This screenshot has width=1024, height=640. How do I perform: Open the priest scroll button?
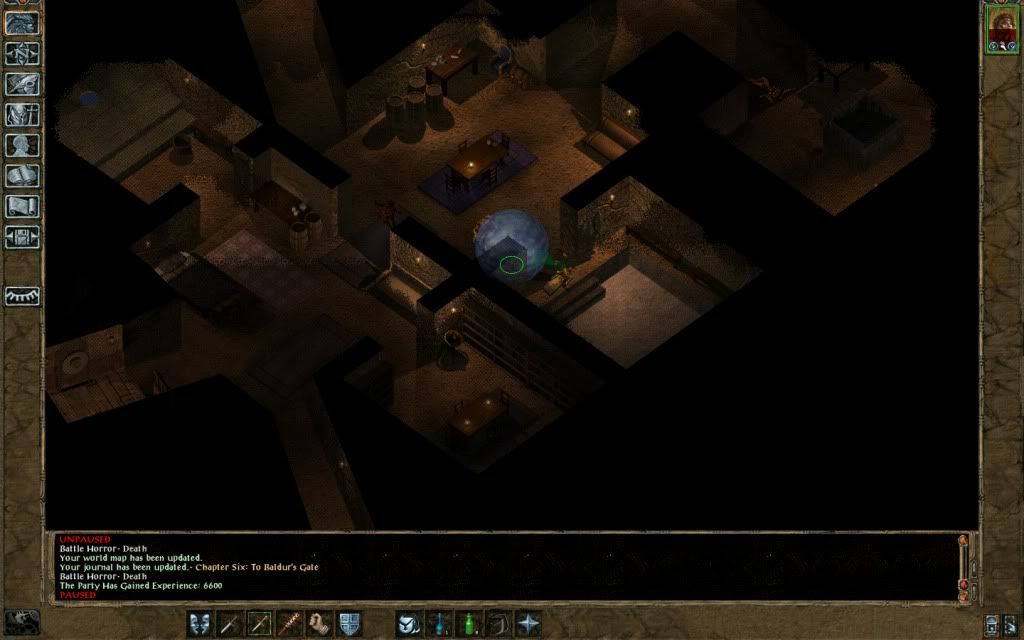[x=22, y=207]
